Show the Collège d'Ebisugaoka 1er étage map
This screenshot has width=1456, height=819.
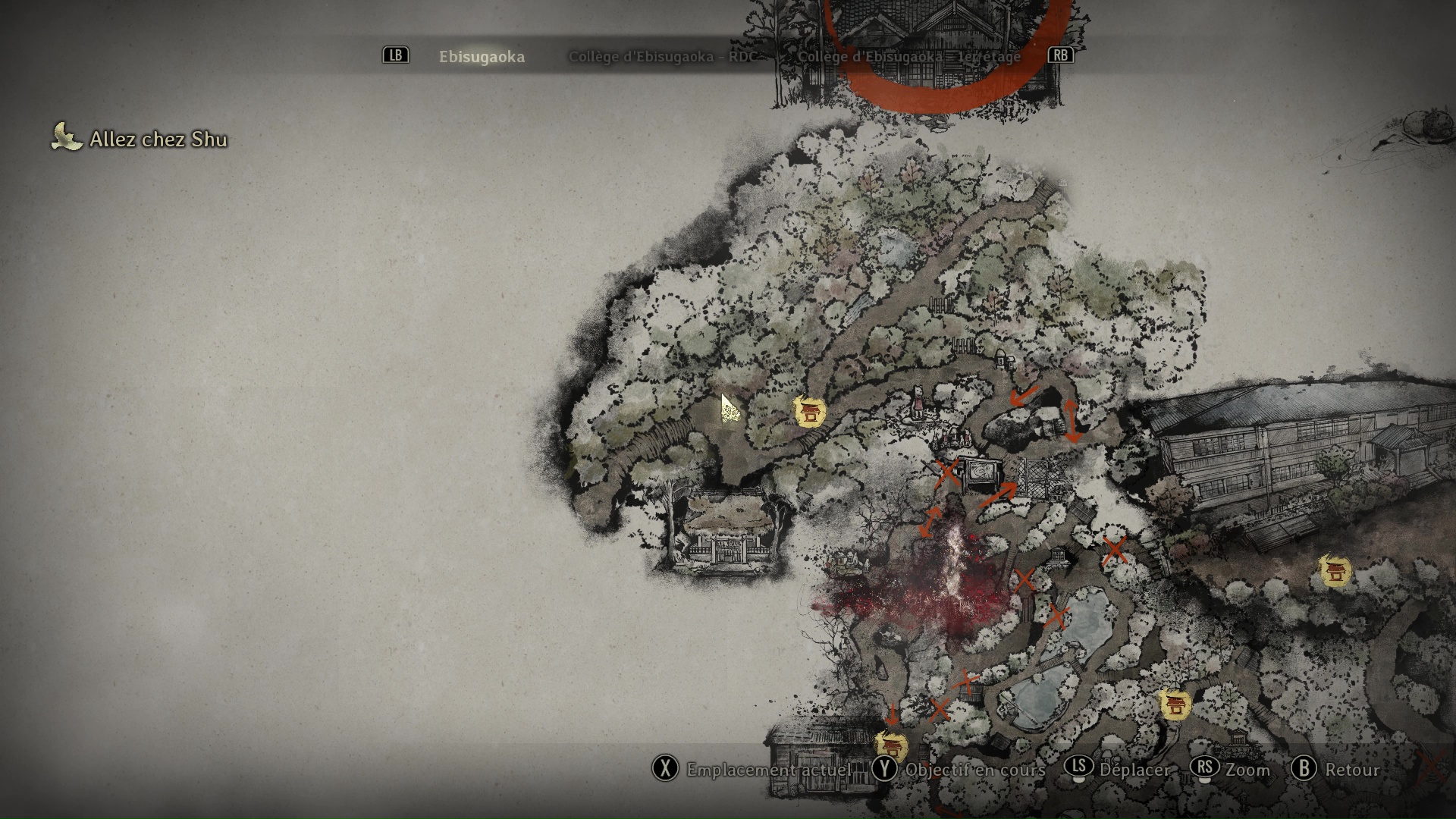[x=908, y=57]
